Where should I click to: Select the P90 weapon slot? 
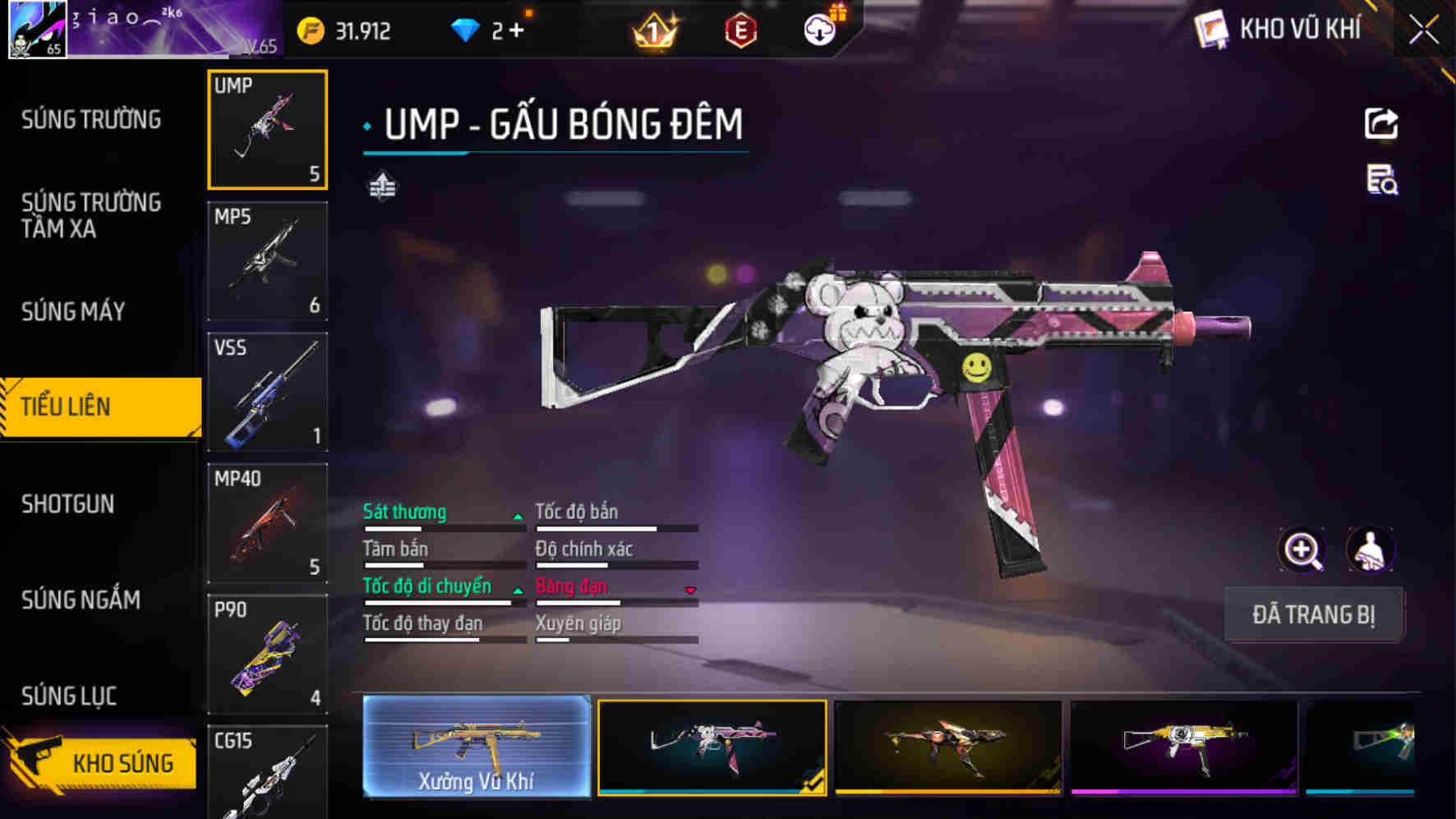267,654
